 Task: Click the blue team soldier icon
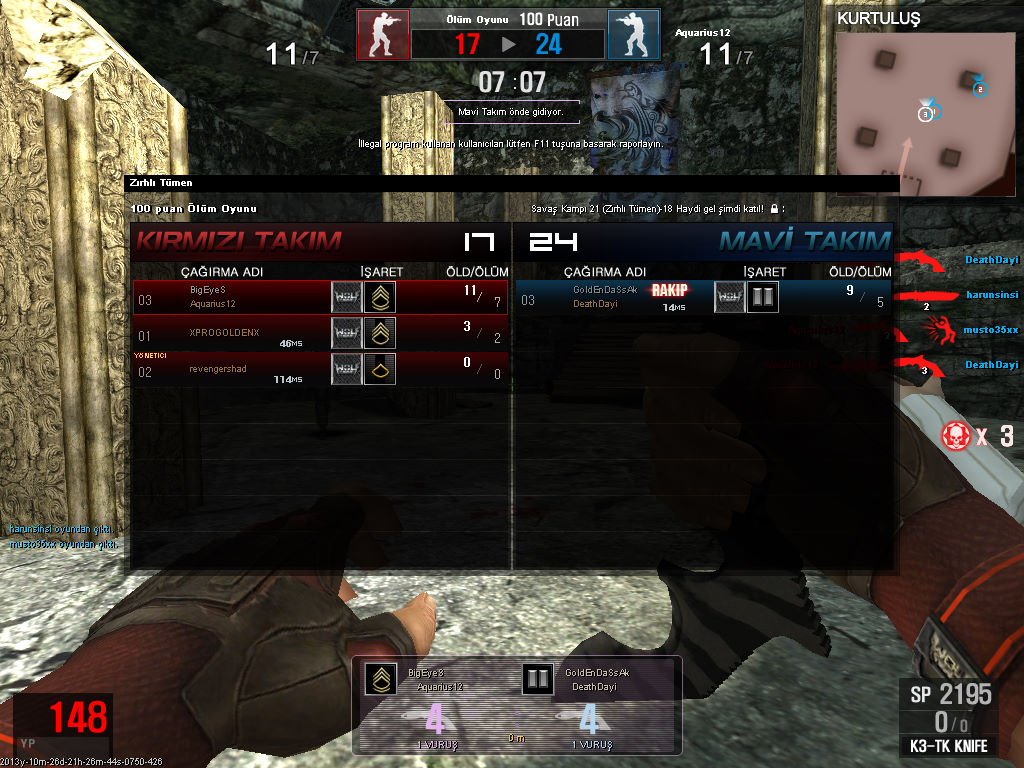634,35
